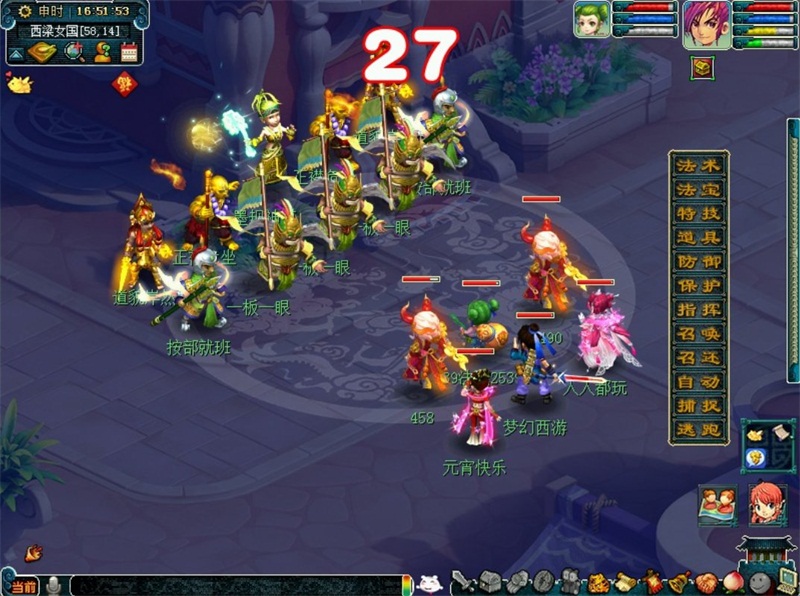Select the 召唤 summon command
800x596 pixels.
pos(700,333)
